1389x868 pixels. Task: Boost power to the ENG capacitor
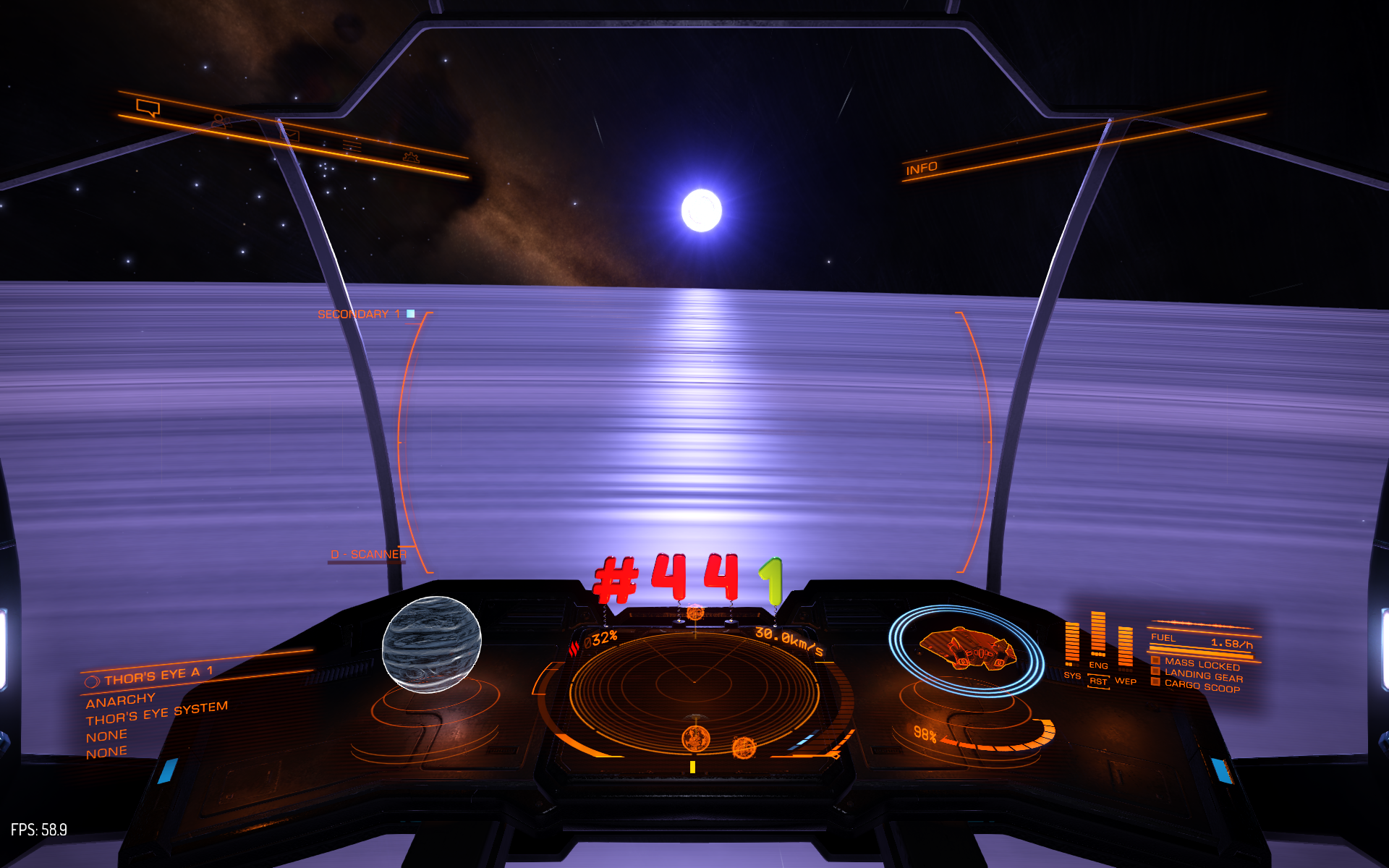(1098, 665)
